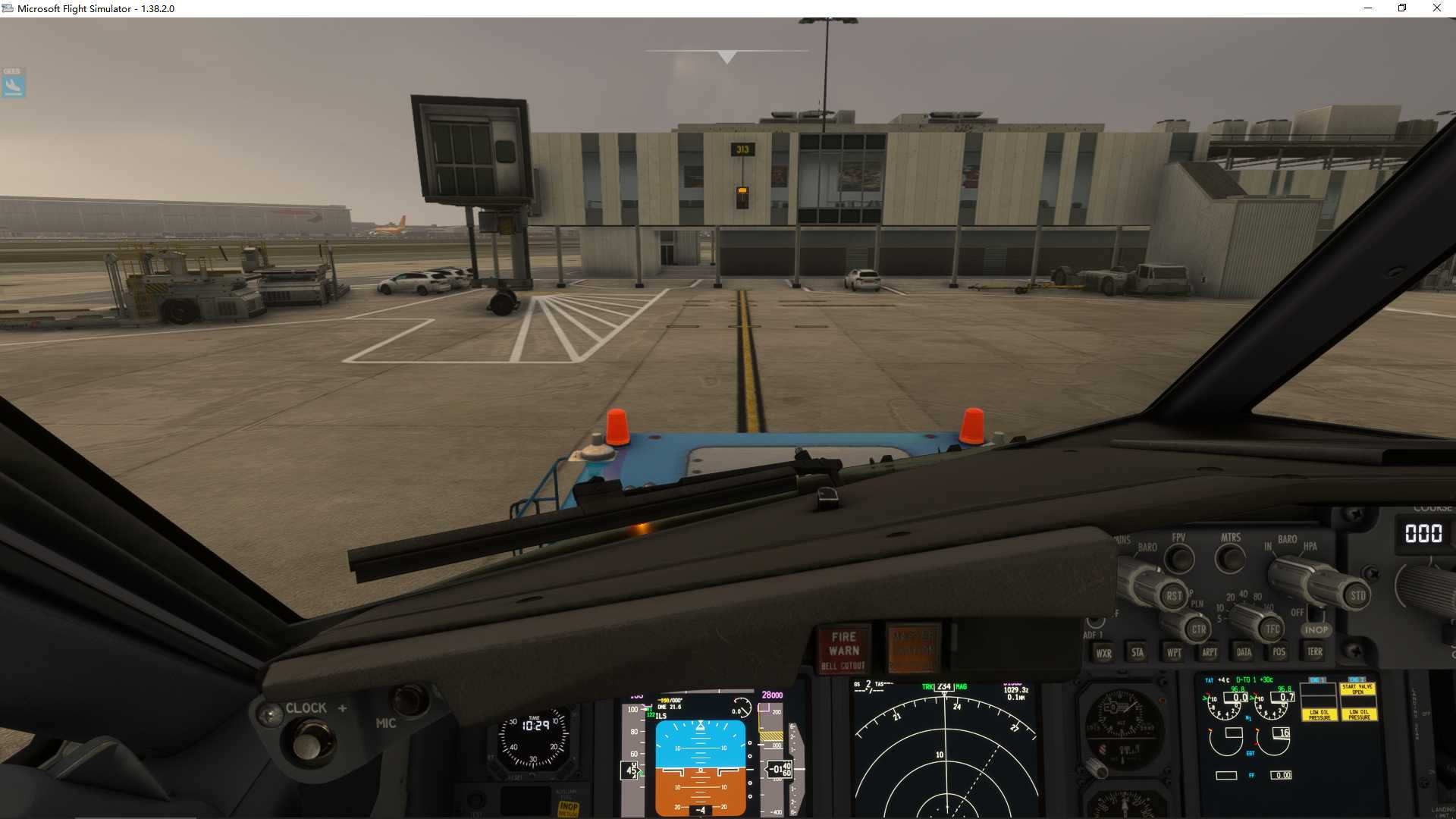
Task: Set map mode using the CTR selector
Action: click(1197, 629)
